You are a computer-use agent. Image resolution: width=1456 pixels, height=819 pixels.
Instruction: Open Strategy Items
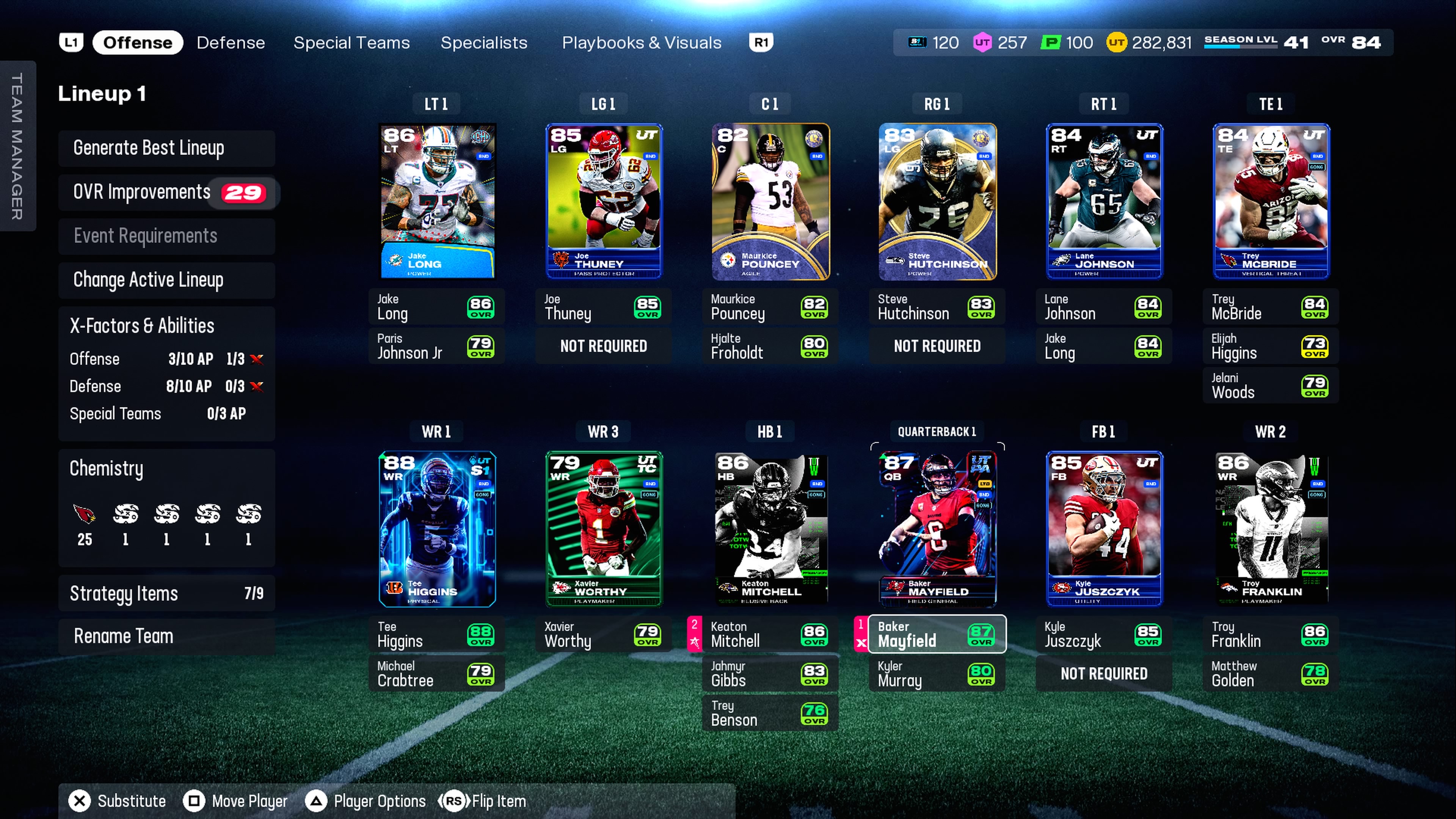click(166, 593)
